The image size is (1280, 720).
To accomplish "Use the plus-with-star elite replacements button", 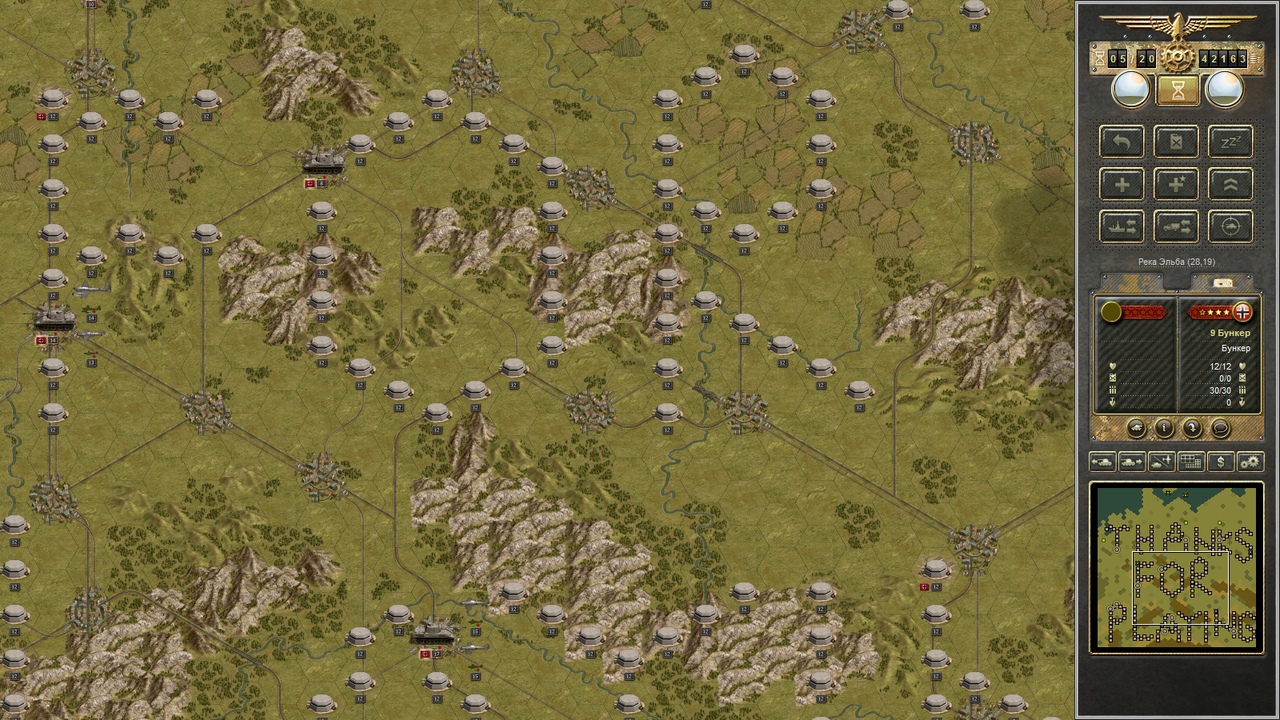I will 1176,184.
